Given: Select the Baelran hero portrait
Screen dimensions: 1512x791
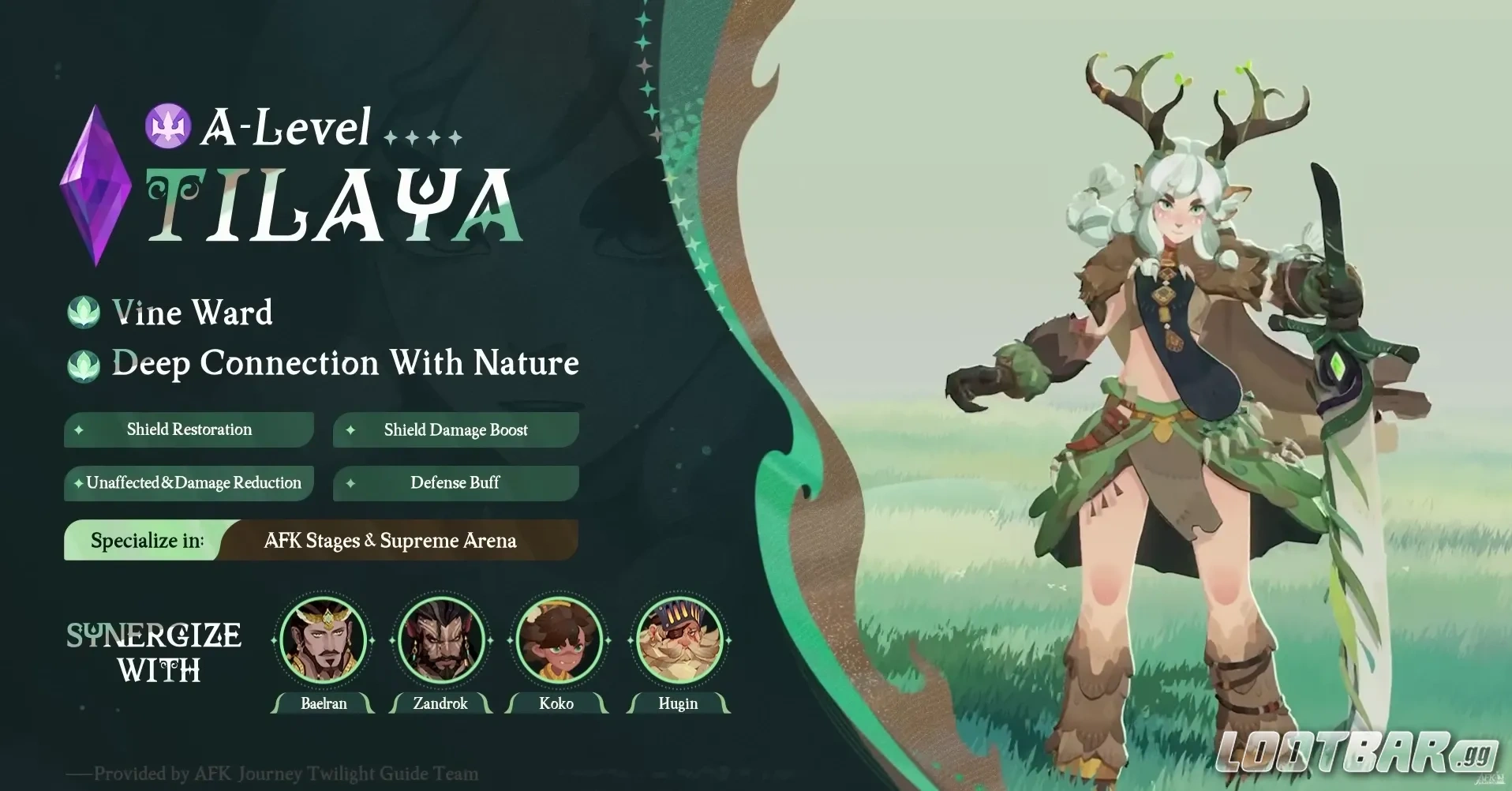Looking at the screenshot, I should point(324,640).
